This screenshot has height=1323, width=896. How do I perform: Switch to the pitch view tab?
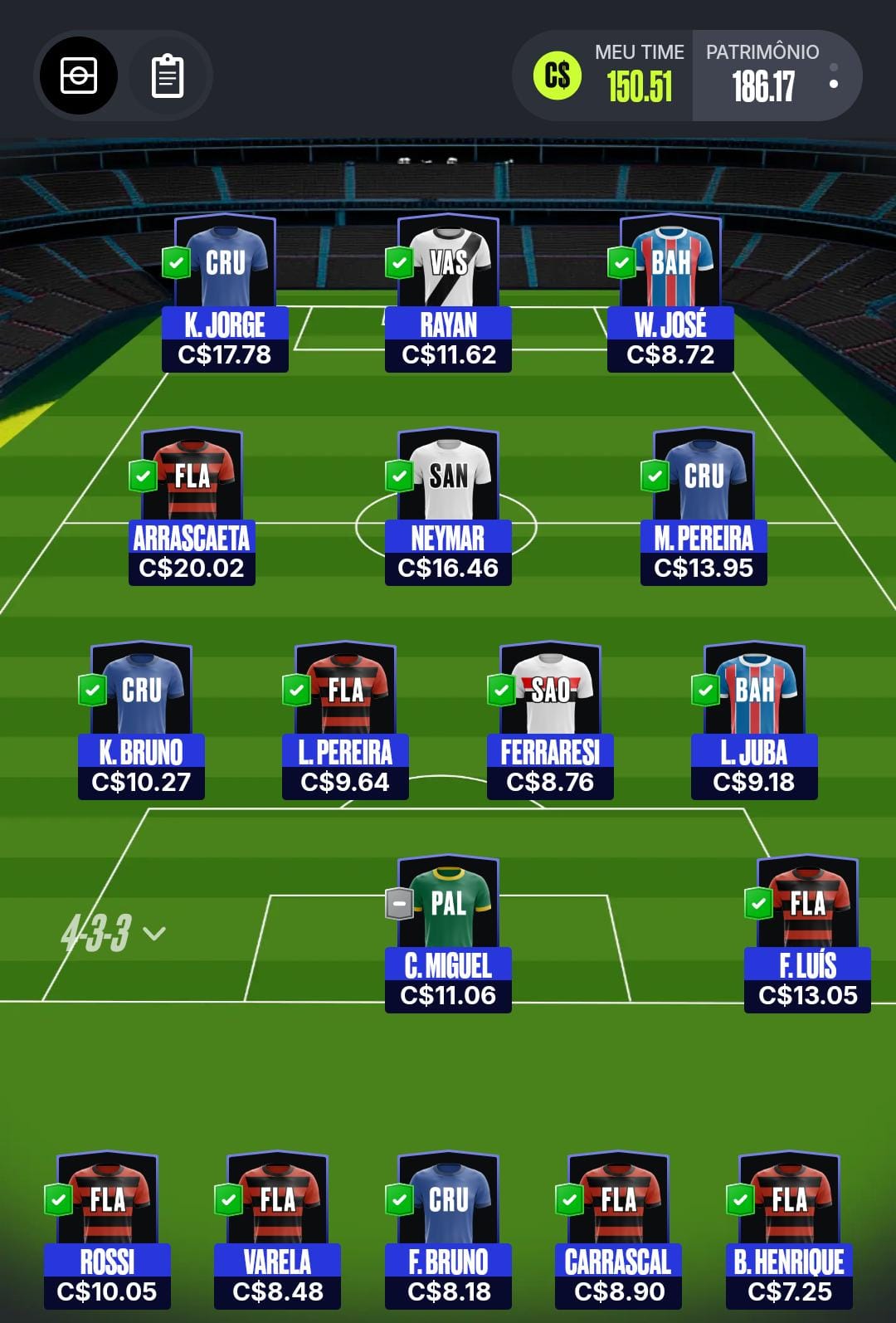click(79, 76)
